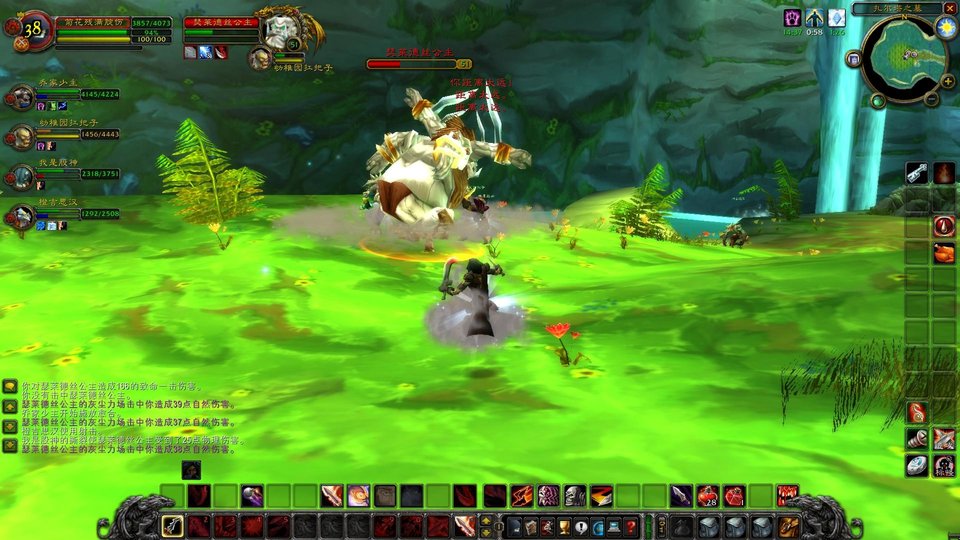Select the last party member's portrait
The image size is (960, 540).
(x=22, y=217)
